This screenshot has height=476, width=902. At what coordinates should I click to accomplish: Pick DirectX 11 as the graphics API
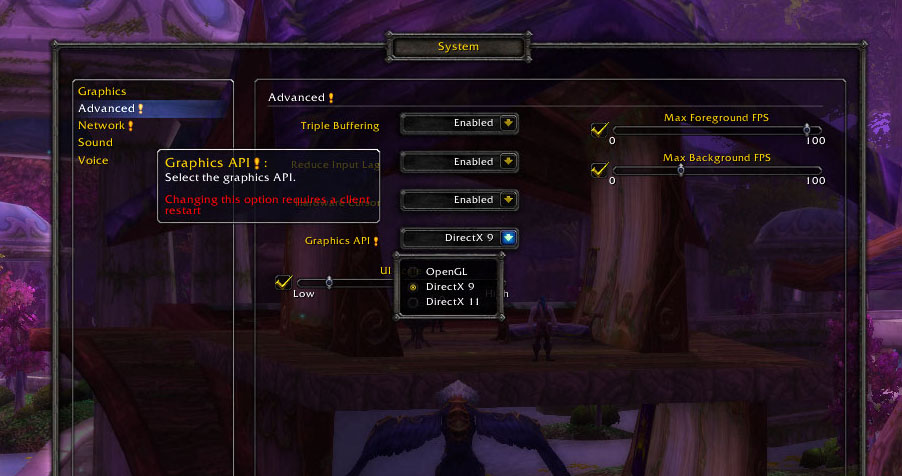point(453,301)
